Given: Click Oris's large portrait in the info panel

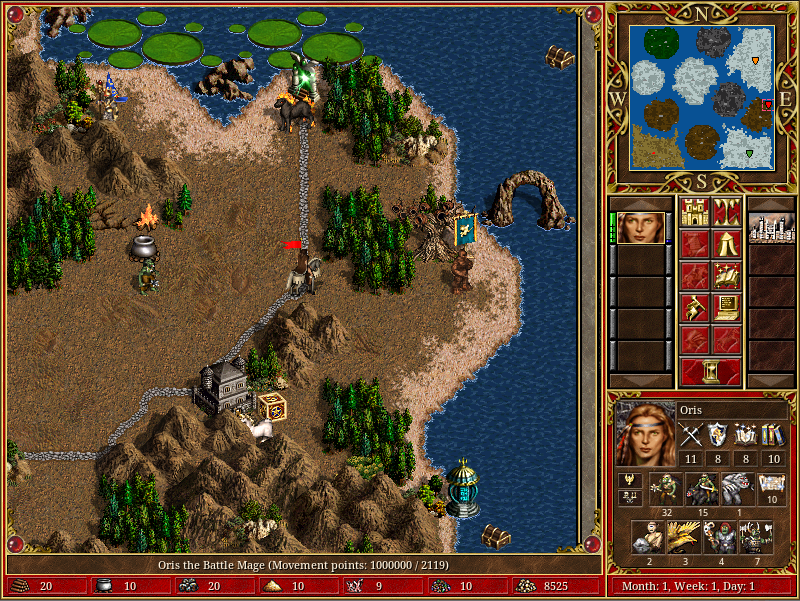Looking at the screenshot, I should tap(643, 433).
